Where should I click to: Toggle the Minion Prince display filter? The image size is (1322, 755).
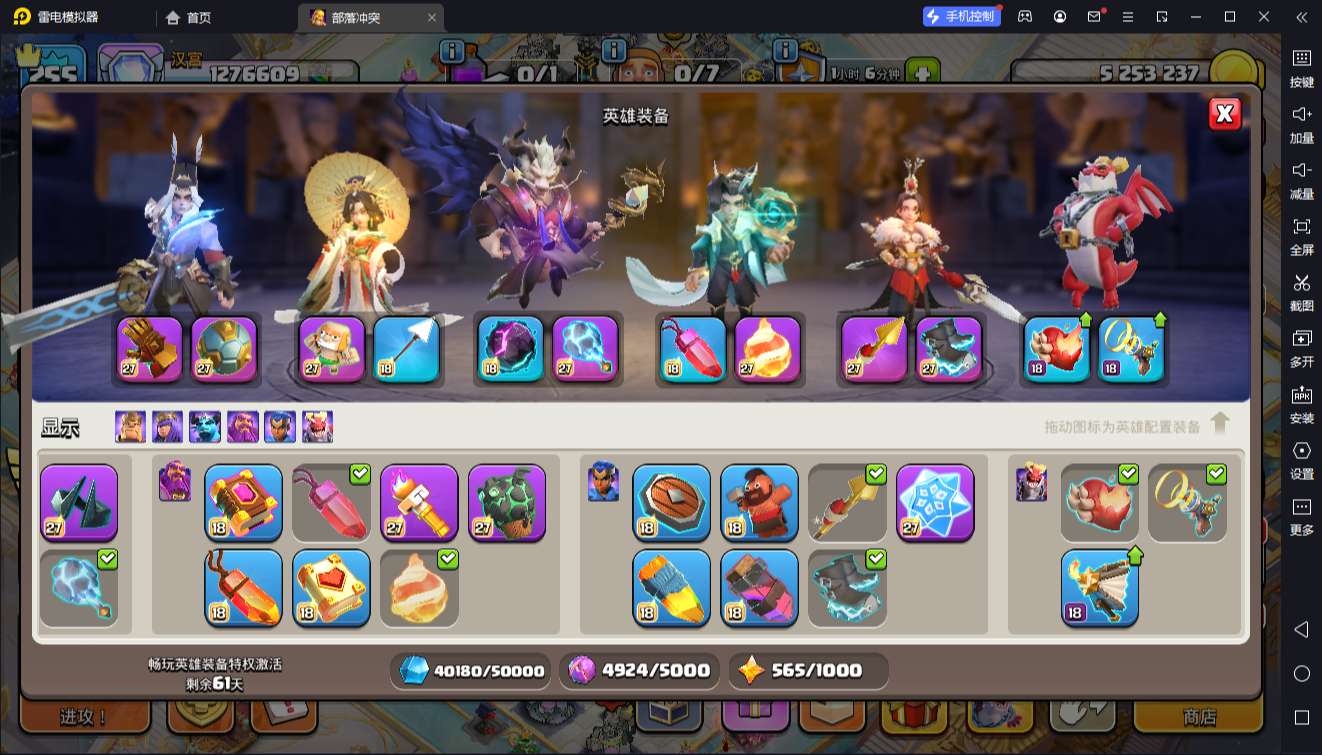(x=205, y=427)
